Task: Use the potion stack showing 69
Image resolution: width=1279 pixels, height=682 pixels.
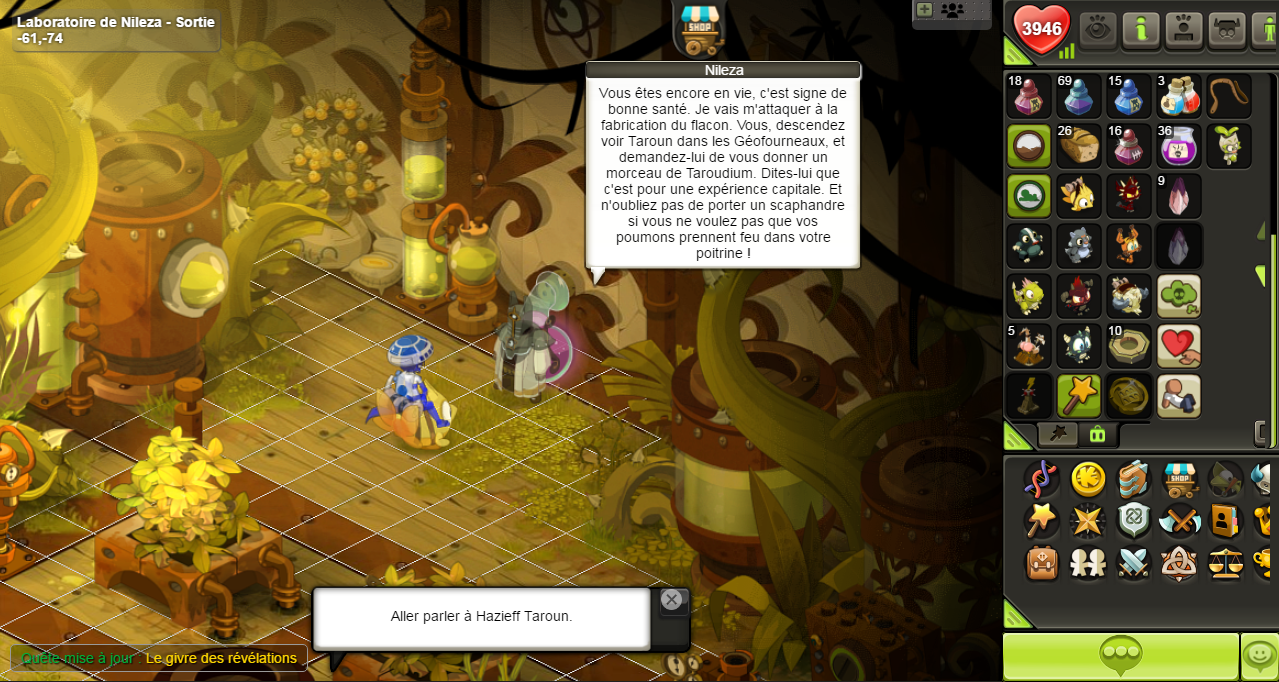Action: (x=1079, y=96)
